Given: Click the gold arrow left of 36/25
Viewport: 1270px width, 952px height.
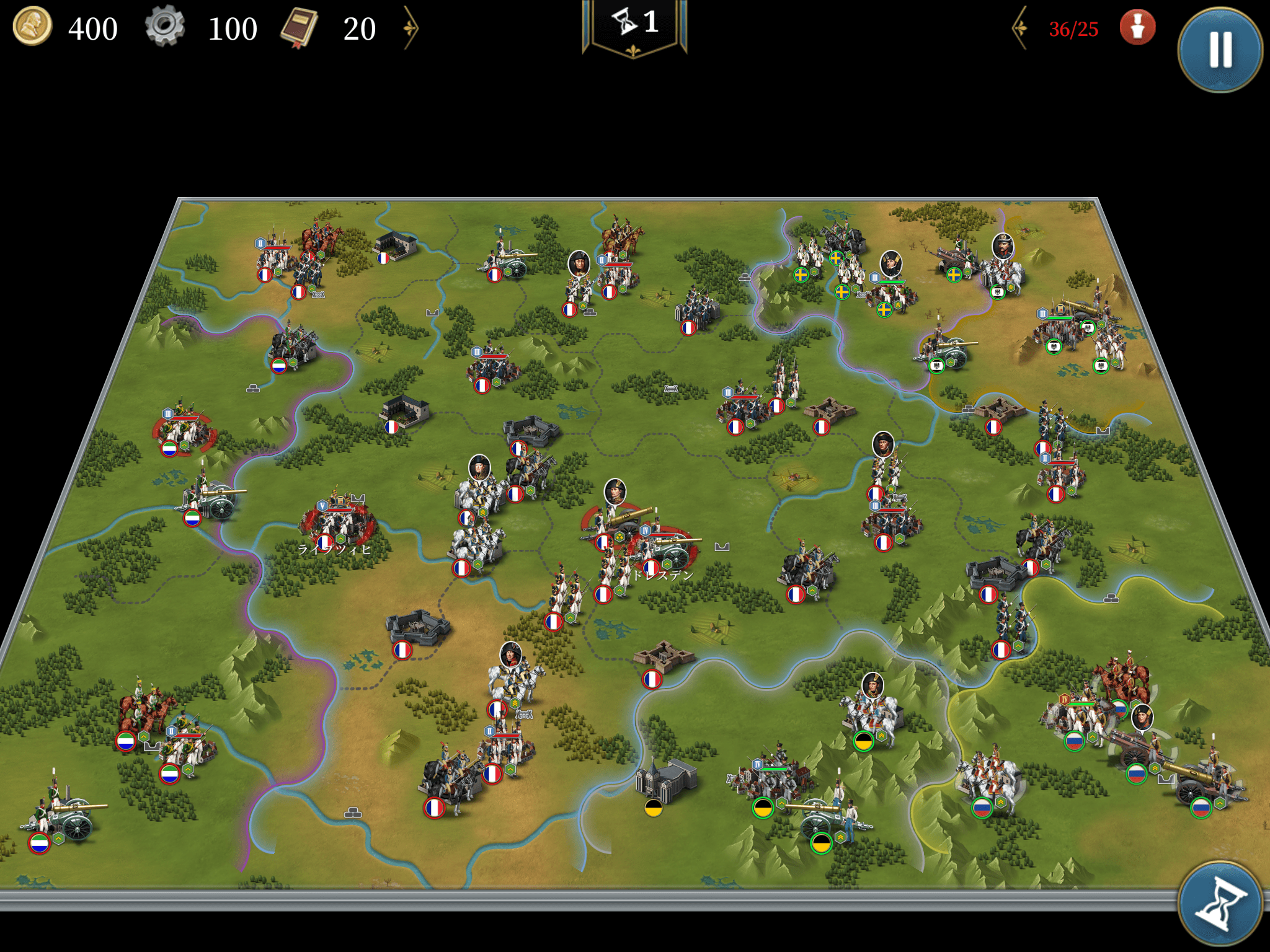Looking at the screenshot, I should tap(1020, 28).
